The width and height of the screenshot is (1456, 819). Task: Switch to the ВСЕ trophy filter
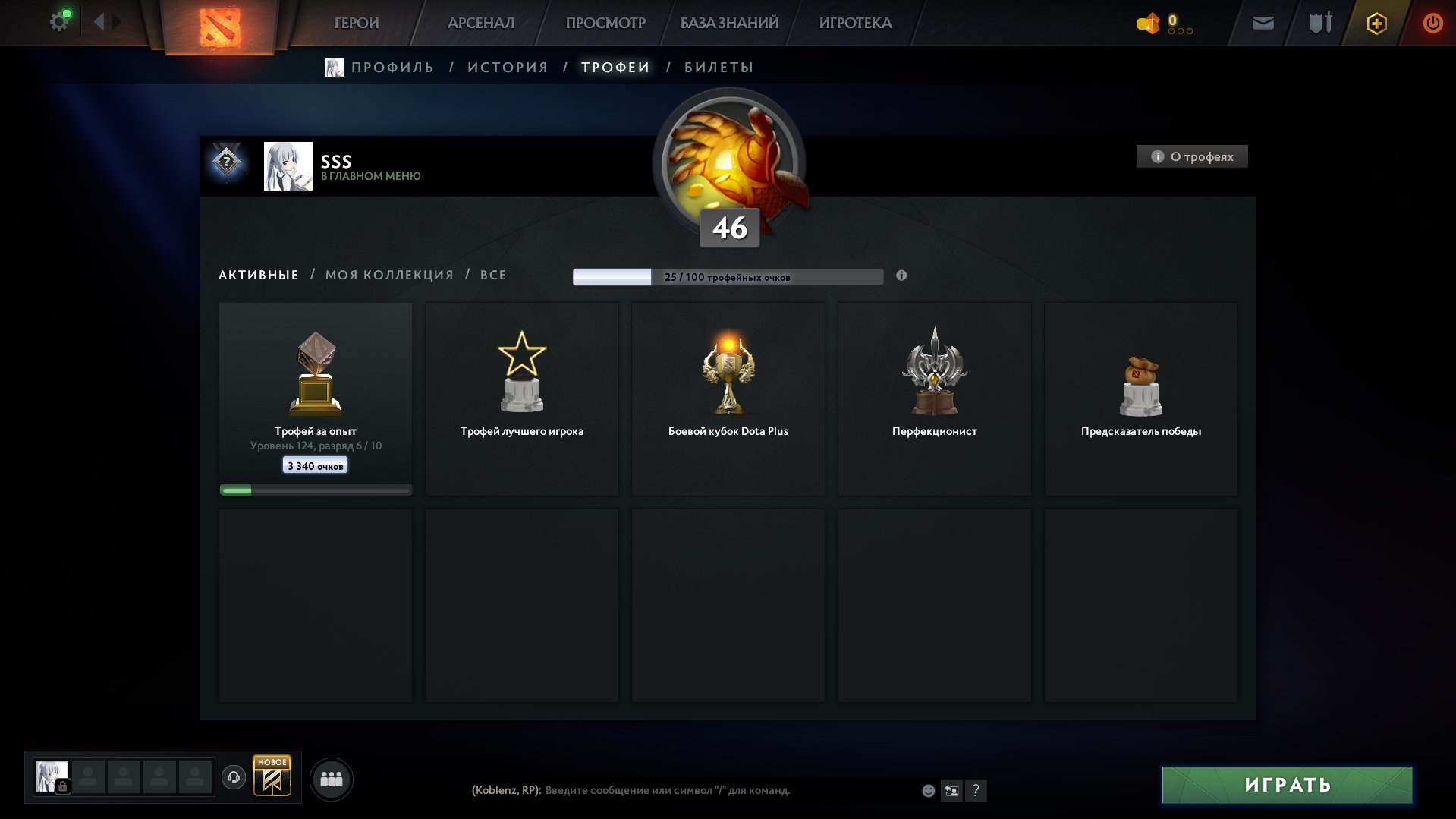[x=492, y=275]
